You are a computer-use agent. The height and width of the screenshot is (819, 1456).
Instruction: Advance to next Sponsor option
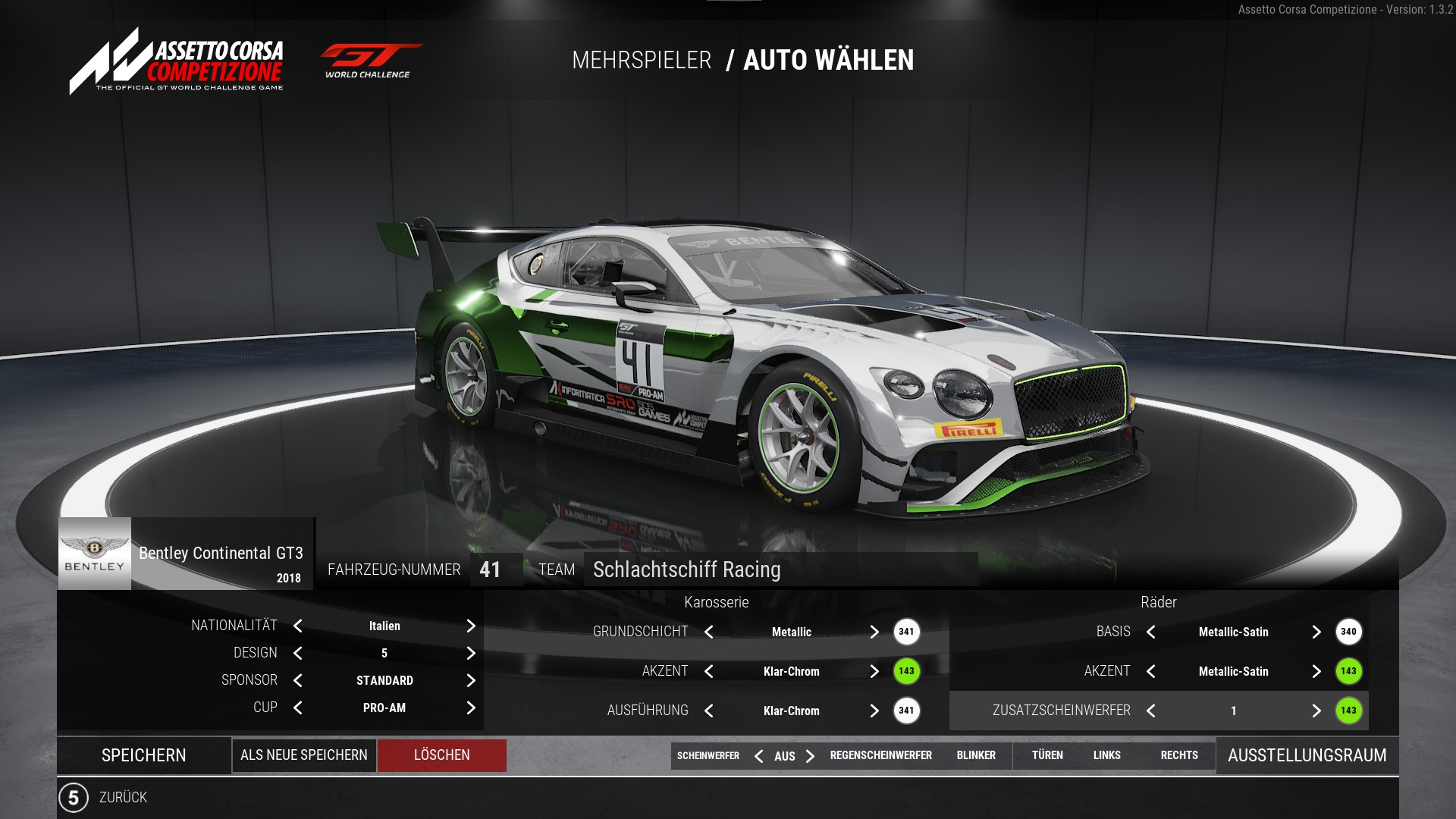tap(471, 680)
